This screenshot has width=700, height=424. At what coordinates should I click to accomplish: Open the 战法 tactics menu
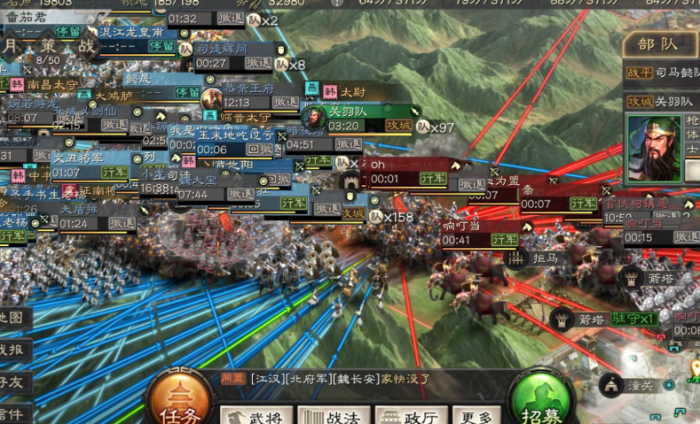click(333, 416)
